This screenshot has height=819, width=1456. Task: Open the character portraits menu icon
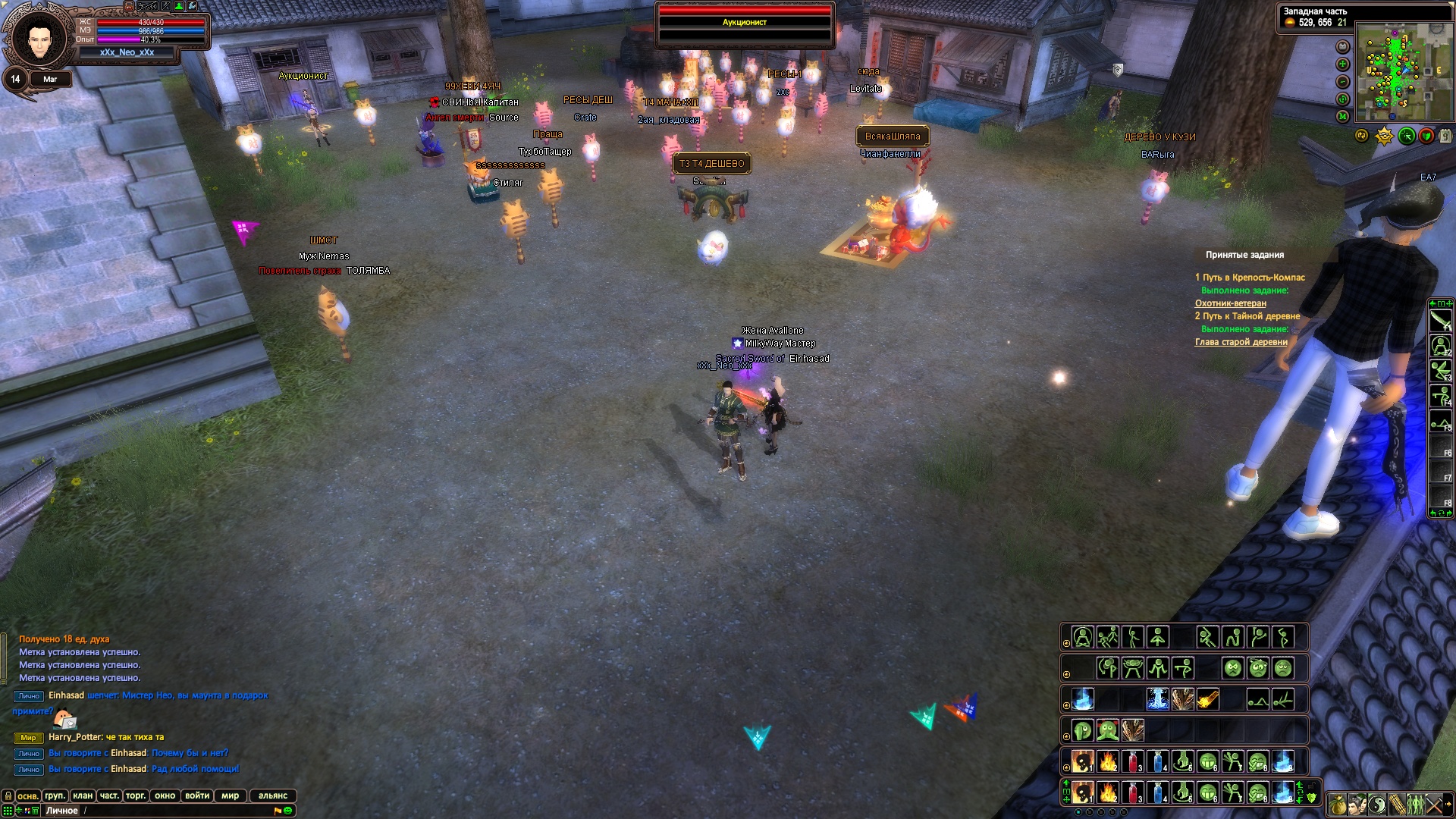pos(1357,804)
